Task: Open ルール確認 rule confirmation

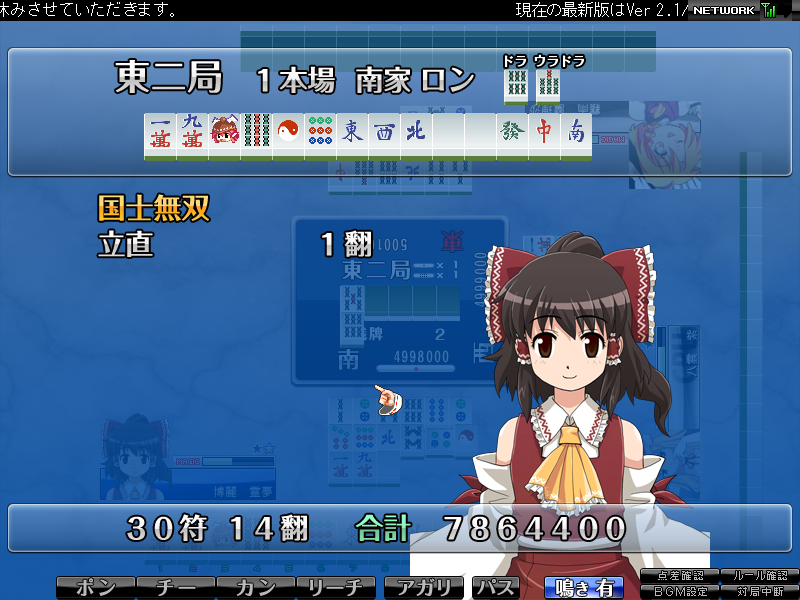Action: pyautogui.click(x=760, y=576)
